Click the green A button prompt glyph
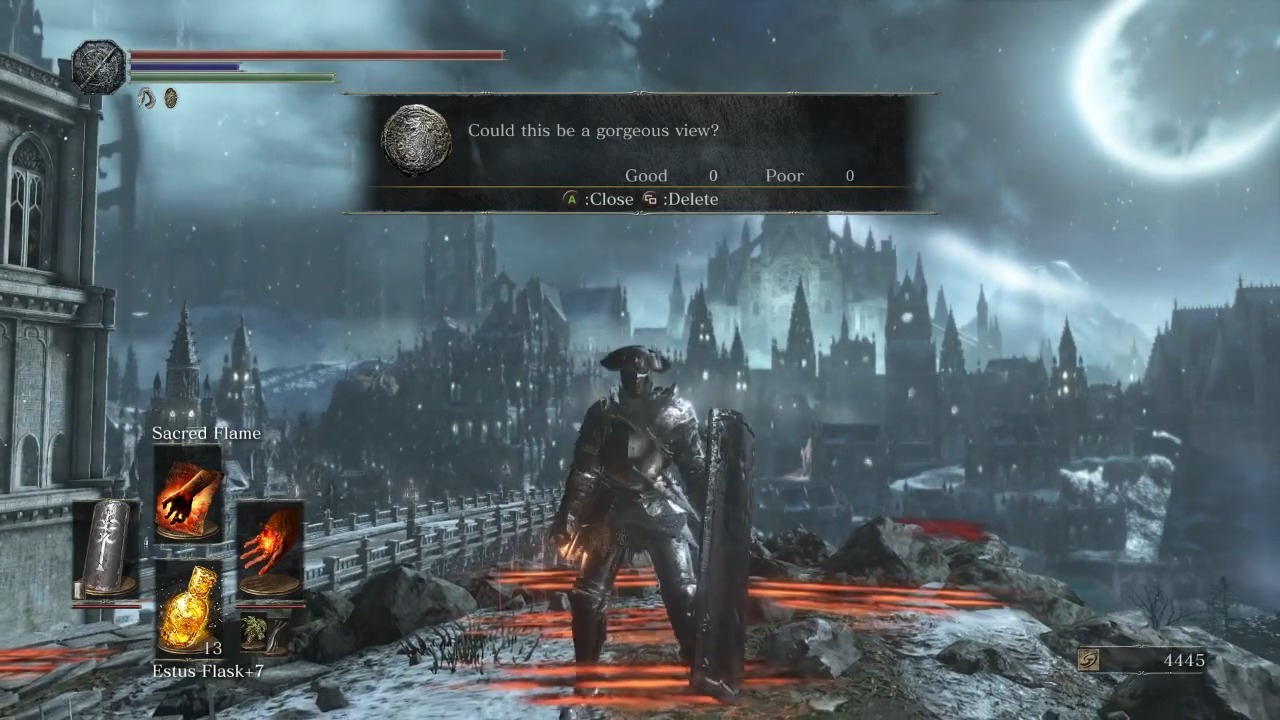The image size is (1280, 720). pos(570,199)
